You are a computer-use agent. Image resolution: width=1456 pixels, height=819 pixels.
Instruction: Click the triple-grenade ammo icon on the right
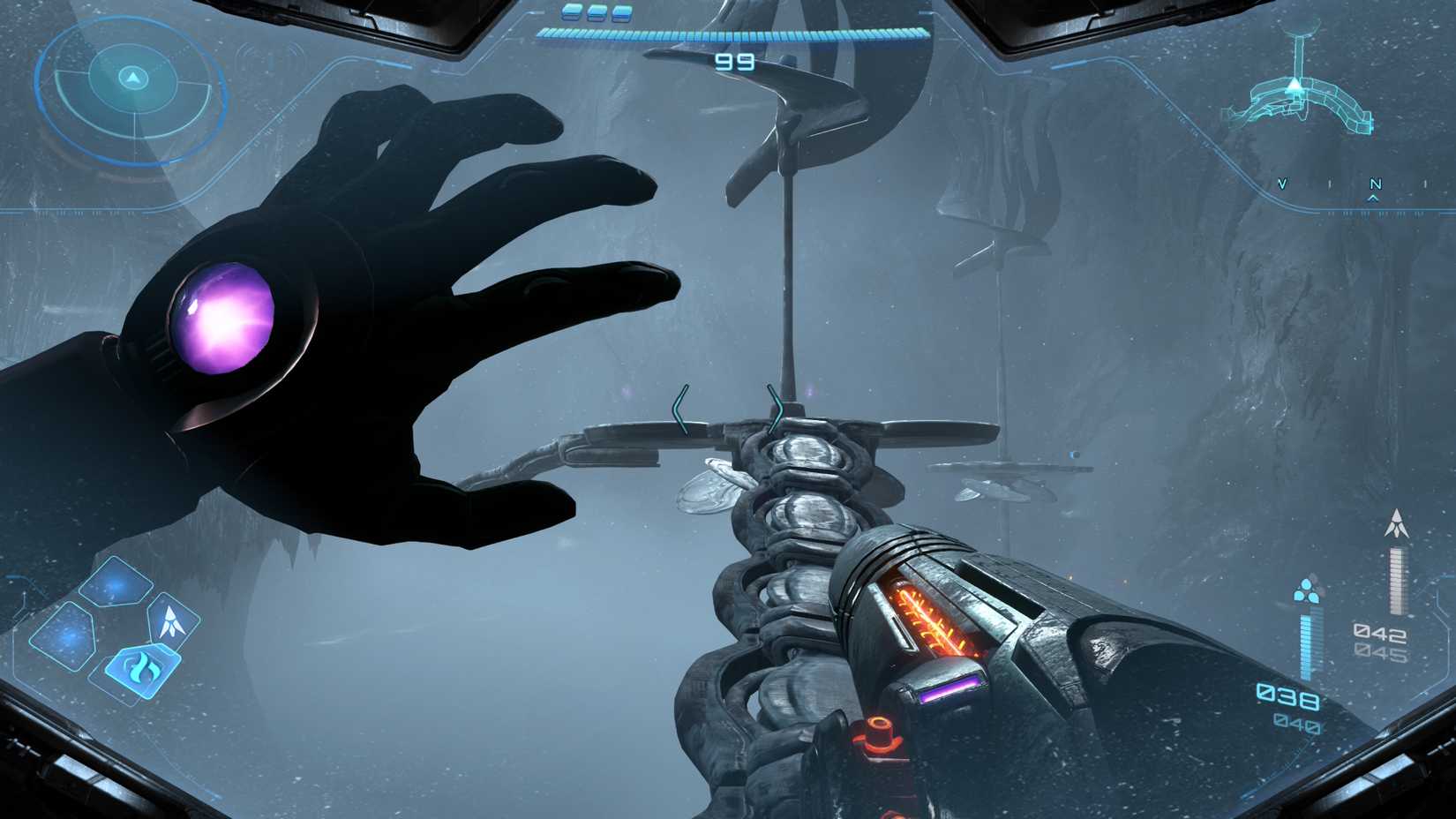1306,591
